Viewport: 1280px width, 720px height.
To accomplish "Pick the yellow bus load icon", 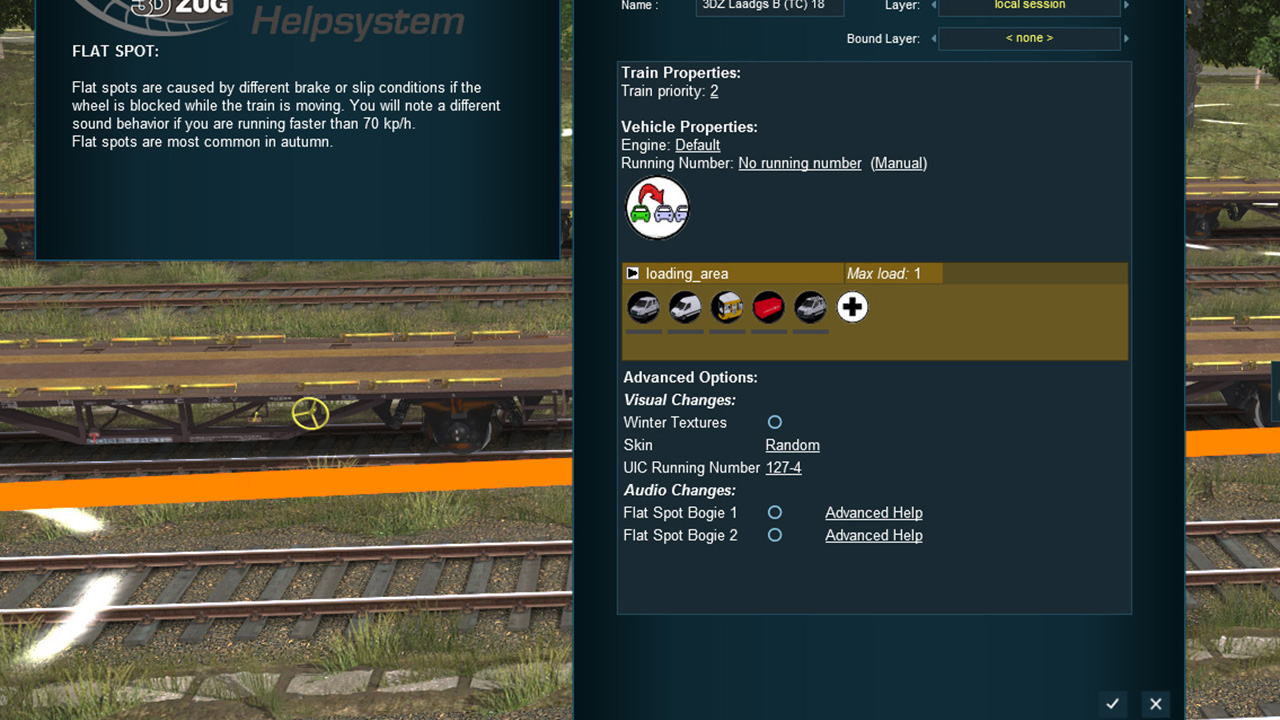I will click(727, 307).
